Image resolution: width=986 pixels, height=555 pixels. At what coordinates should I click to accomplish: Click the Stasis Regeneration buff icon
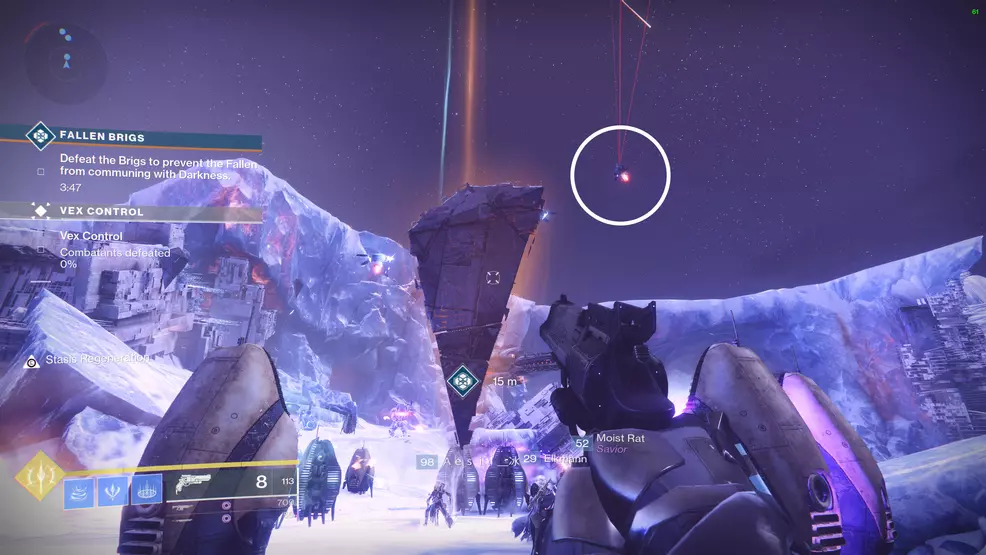coord(32,362)
